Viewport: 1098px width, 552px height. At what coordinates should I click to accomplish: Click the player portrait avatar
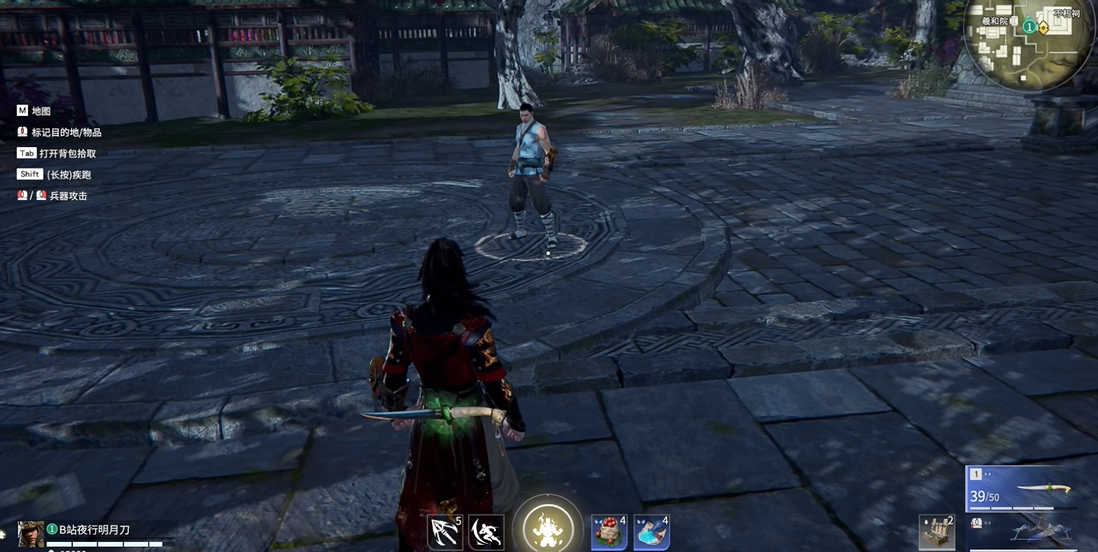click(x=31, y=533)
